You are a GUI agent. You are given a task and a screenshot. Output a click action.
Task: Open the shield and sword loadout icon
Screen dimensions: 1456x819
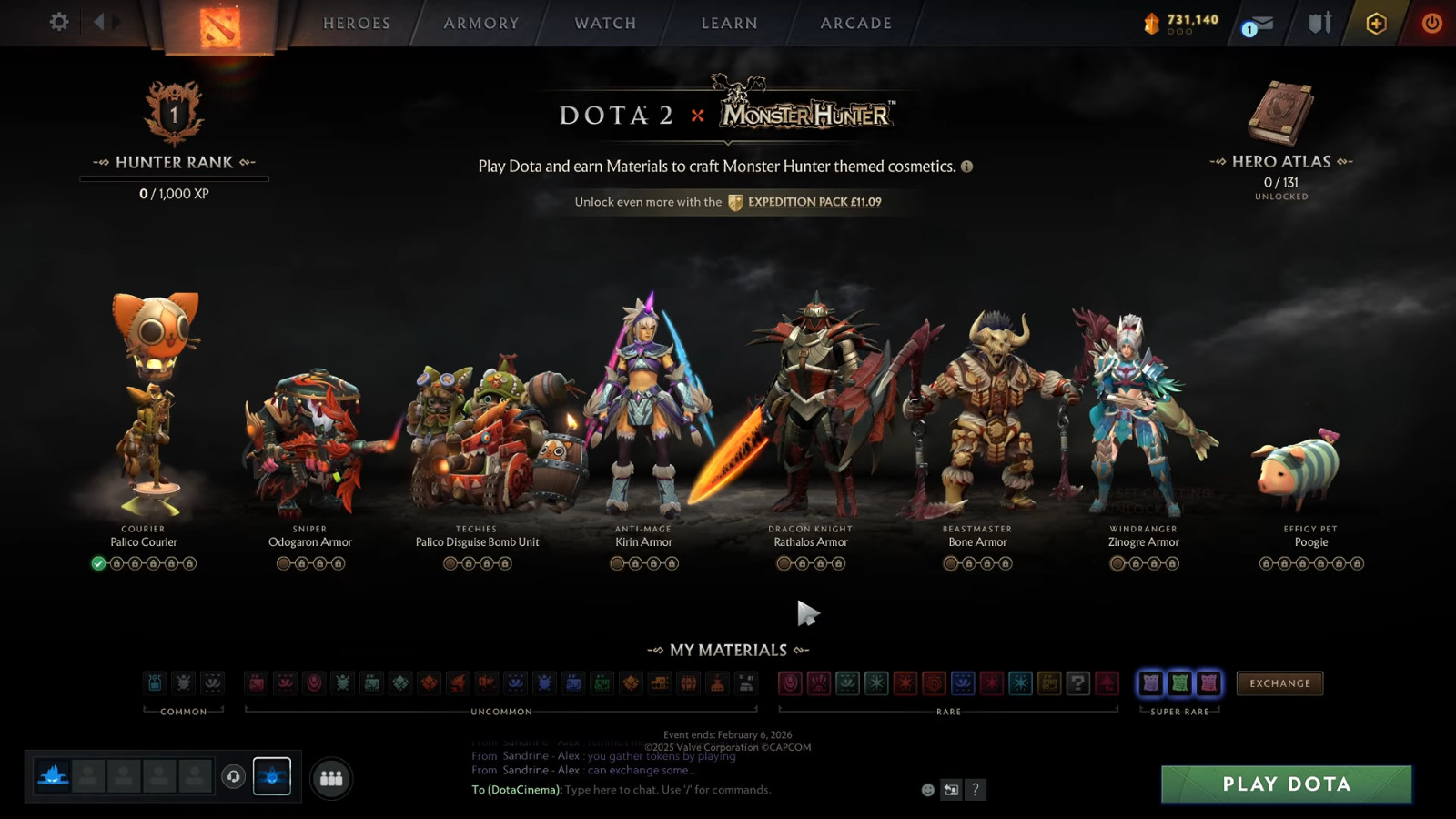point(1319,23)
